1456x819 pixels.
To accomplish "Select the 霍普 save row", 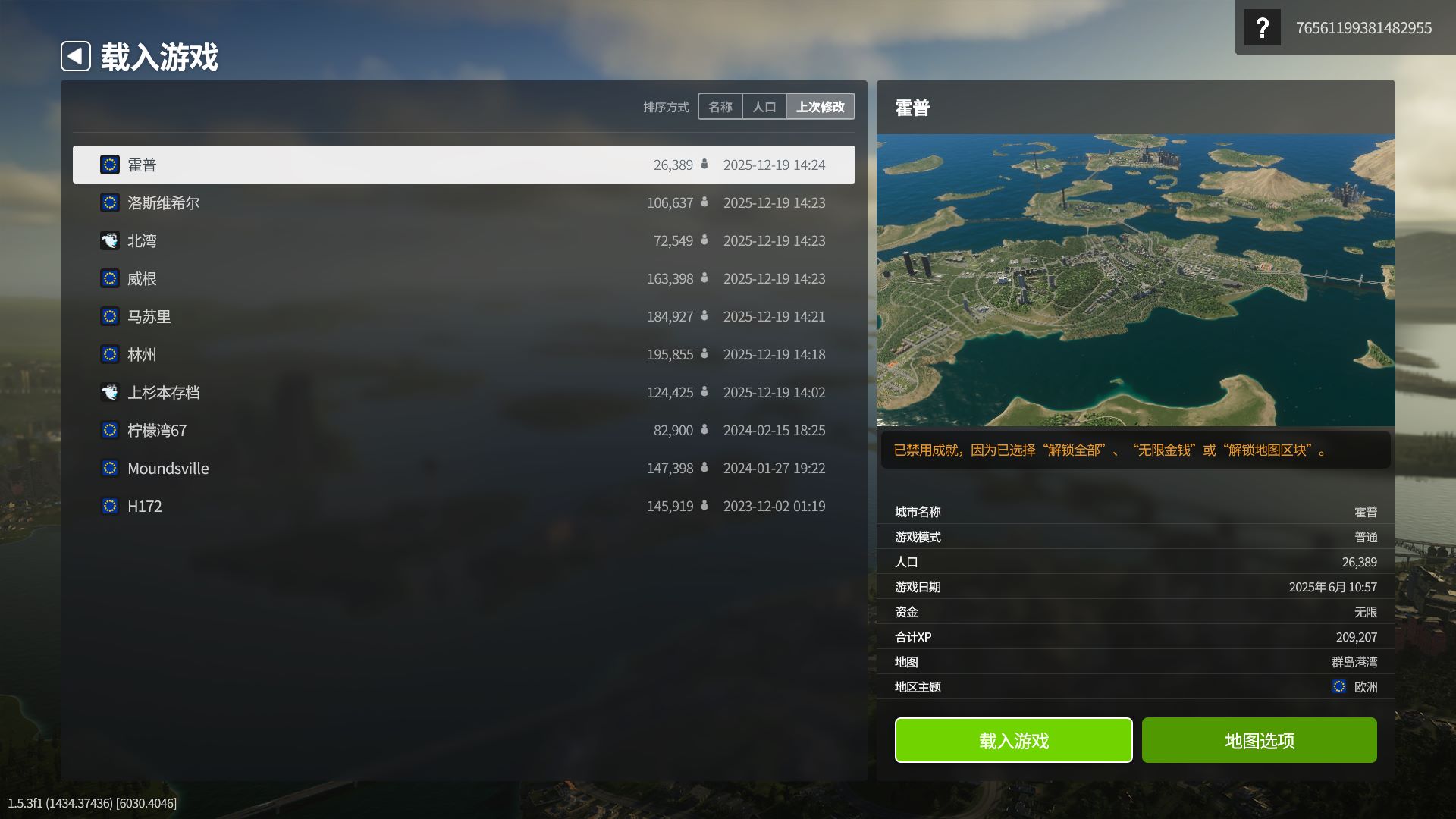I will (463, 165).
